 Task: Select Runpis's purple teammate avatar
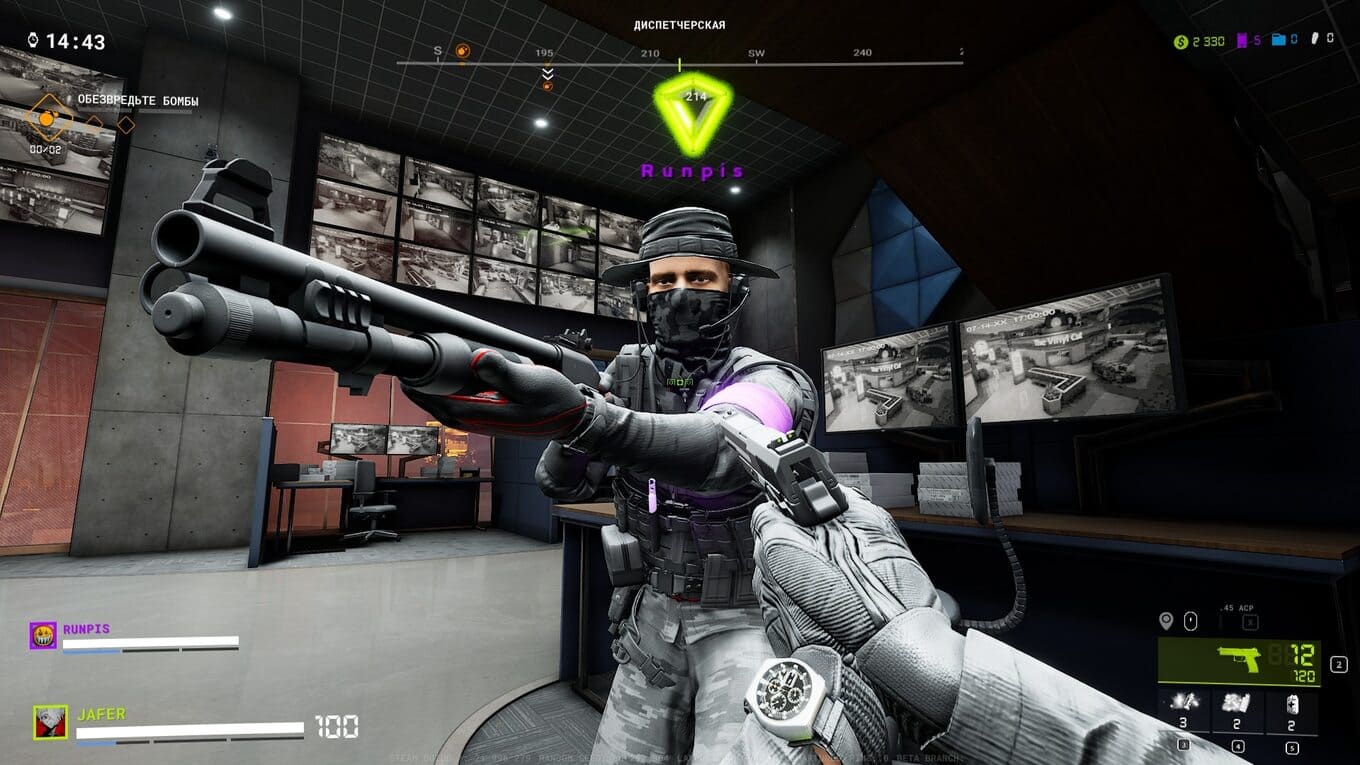(x=43, y=636)
